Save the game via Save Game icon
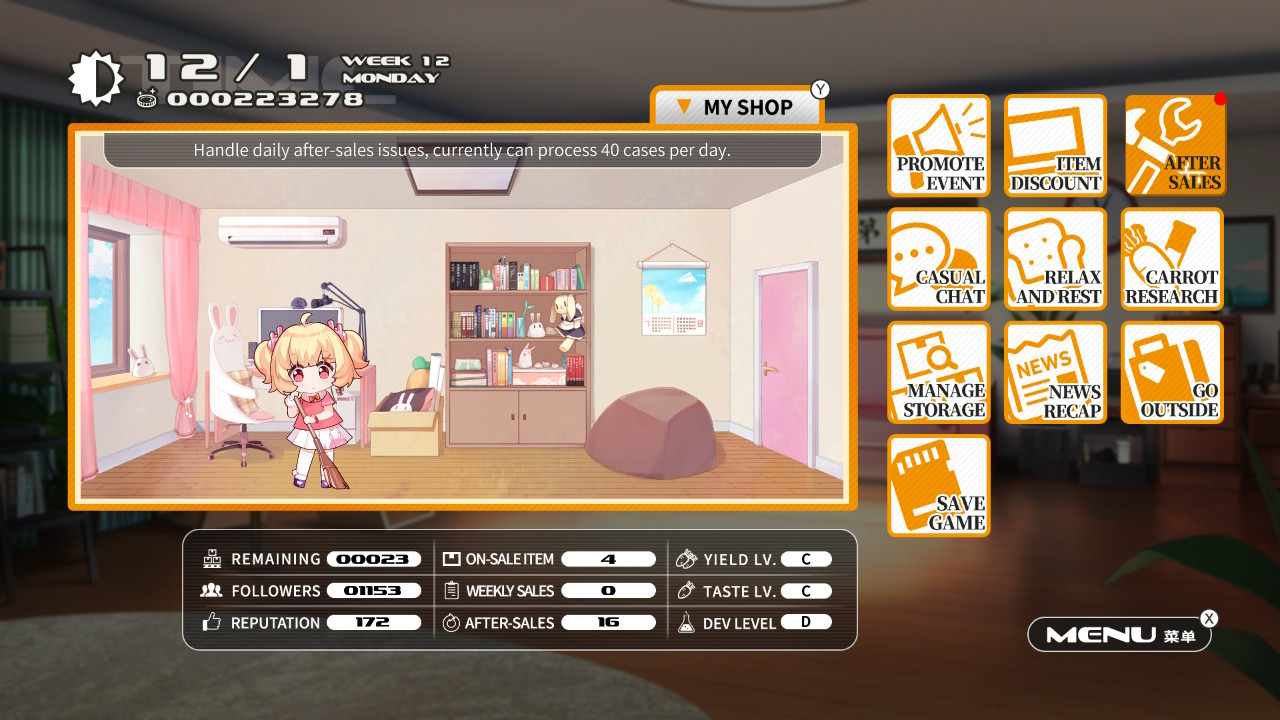Viewport: 1280px width, 720px height. tap(938, 487)
